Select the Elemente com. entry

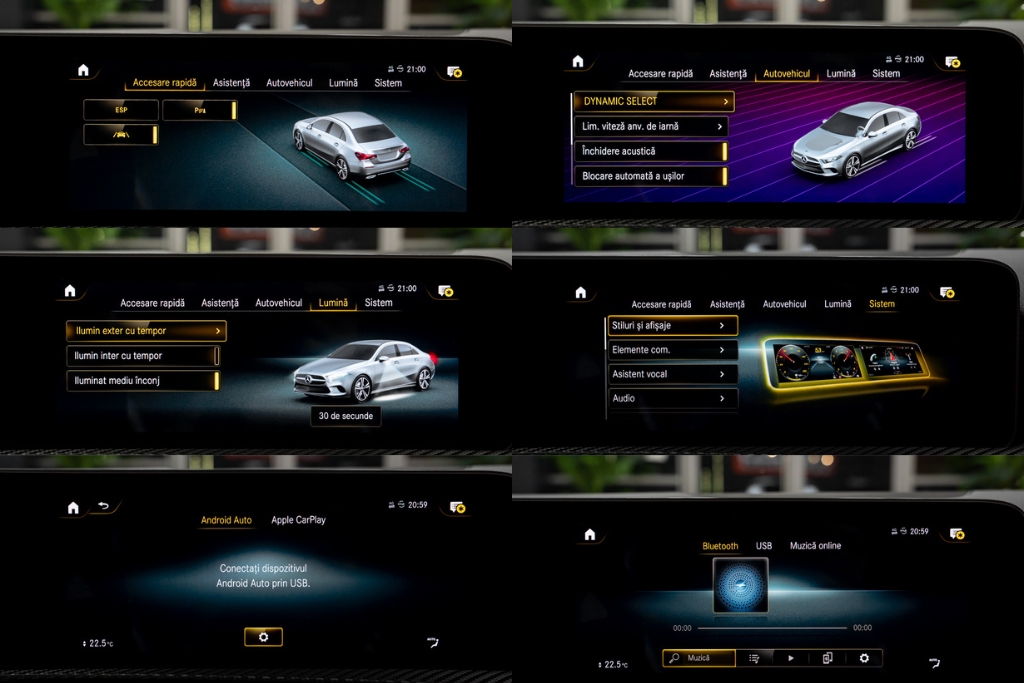672,350
